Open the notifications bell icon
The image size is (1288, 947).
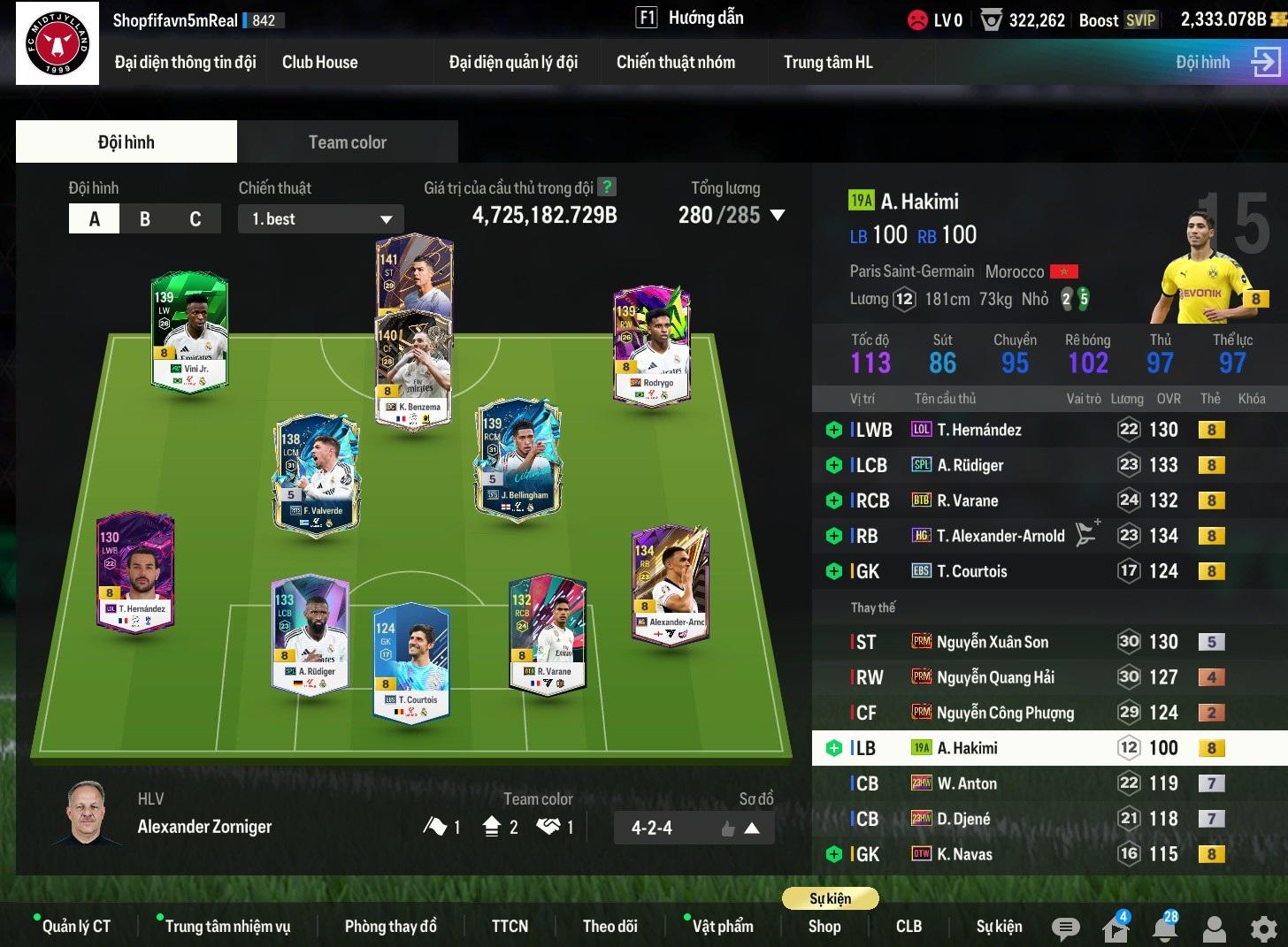(x=1165, y=928)
